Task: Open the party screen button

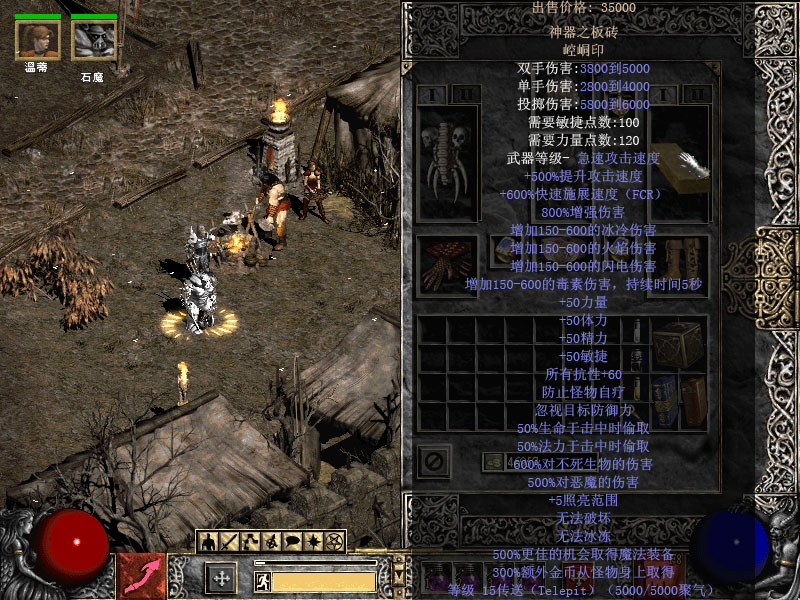Action: tap(271, 542)
